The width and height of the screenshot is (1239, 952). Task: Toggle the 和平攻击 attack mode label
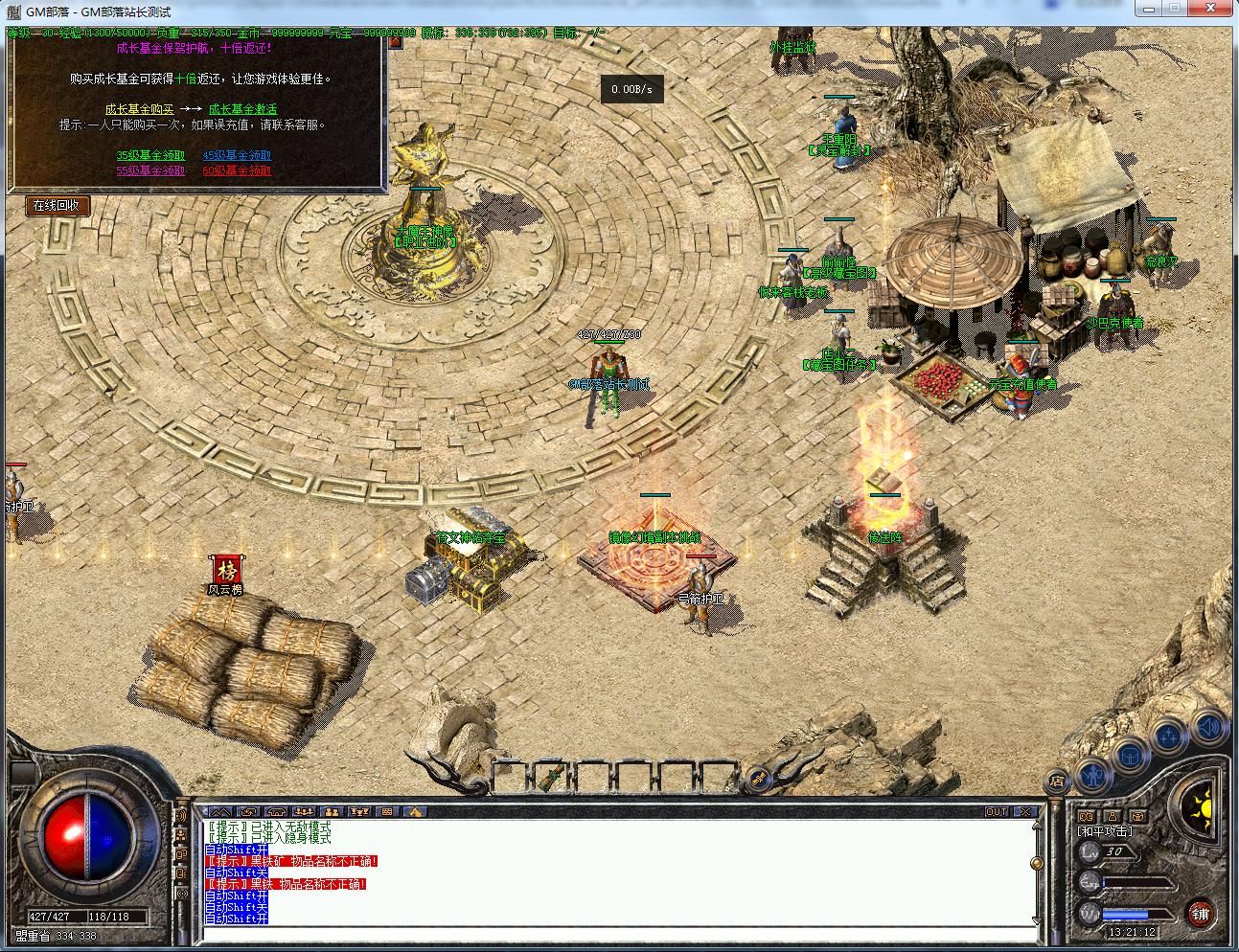(1105, 831)
